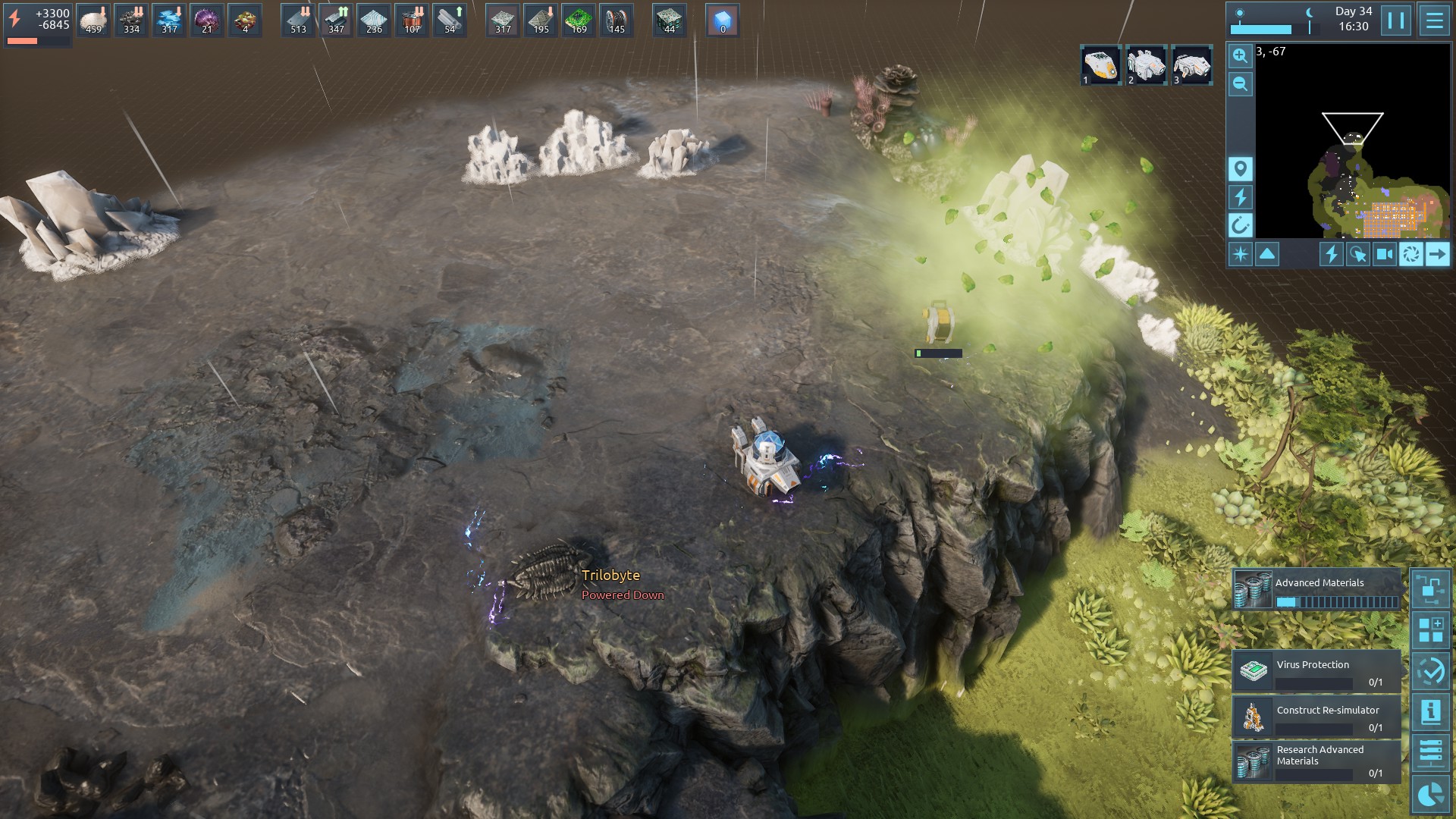Select the Construct Re-simulator objective

click(x=1316, y=717)
